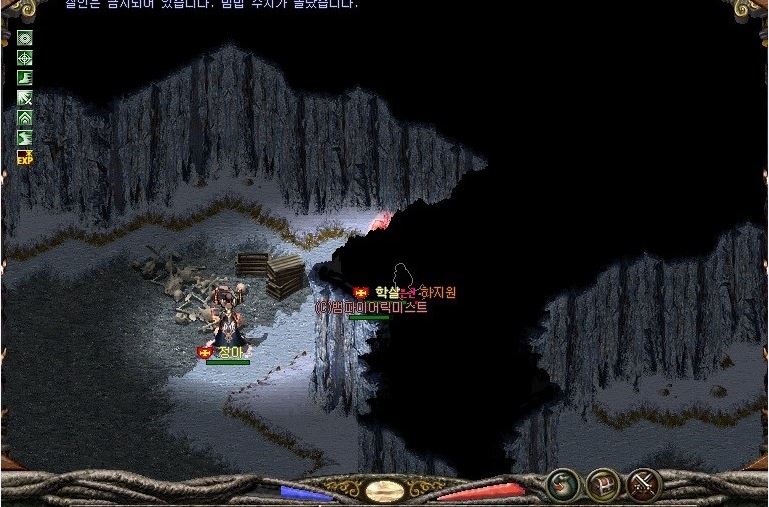
Task: Click the crosshair target buff icon
Action: (x=25, y=58)
